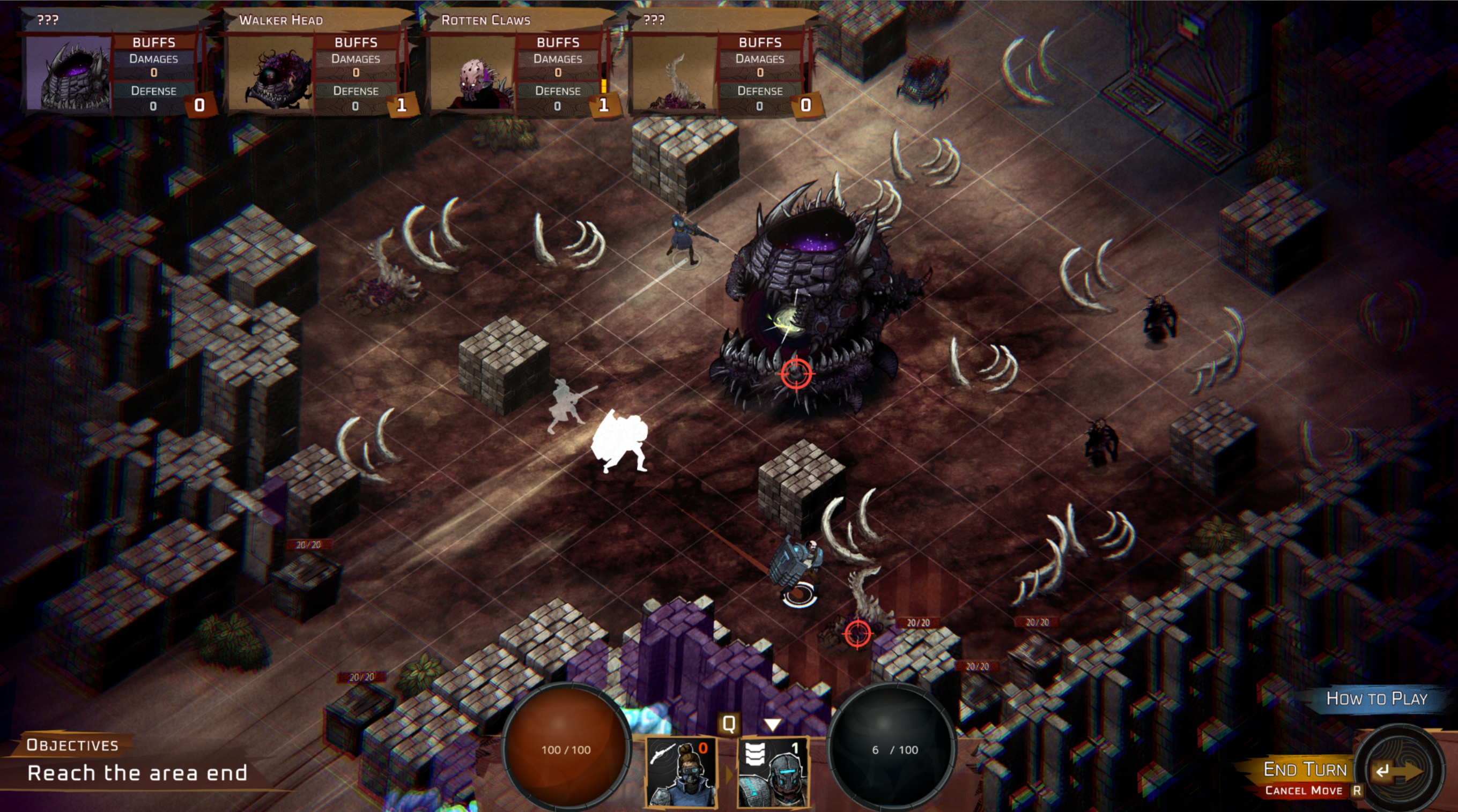Target the red crosshair on the bone creature
Viewport: 1458px width, 812px height.
click(x=857, y=633)
